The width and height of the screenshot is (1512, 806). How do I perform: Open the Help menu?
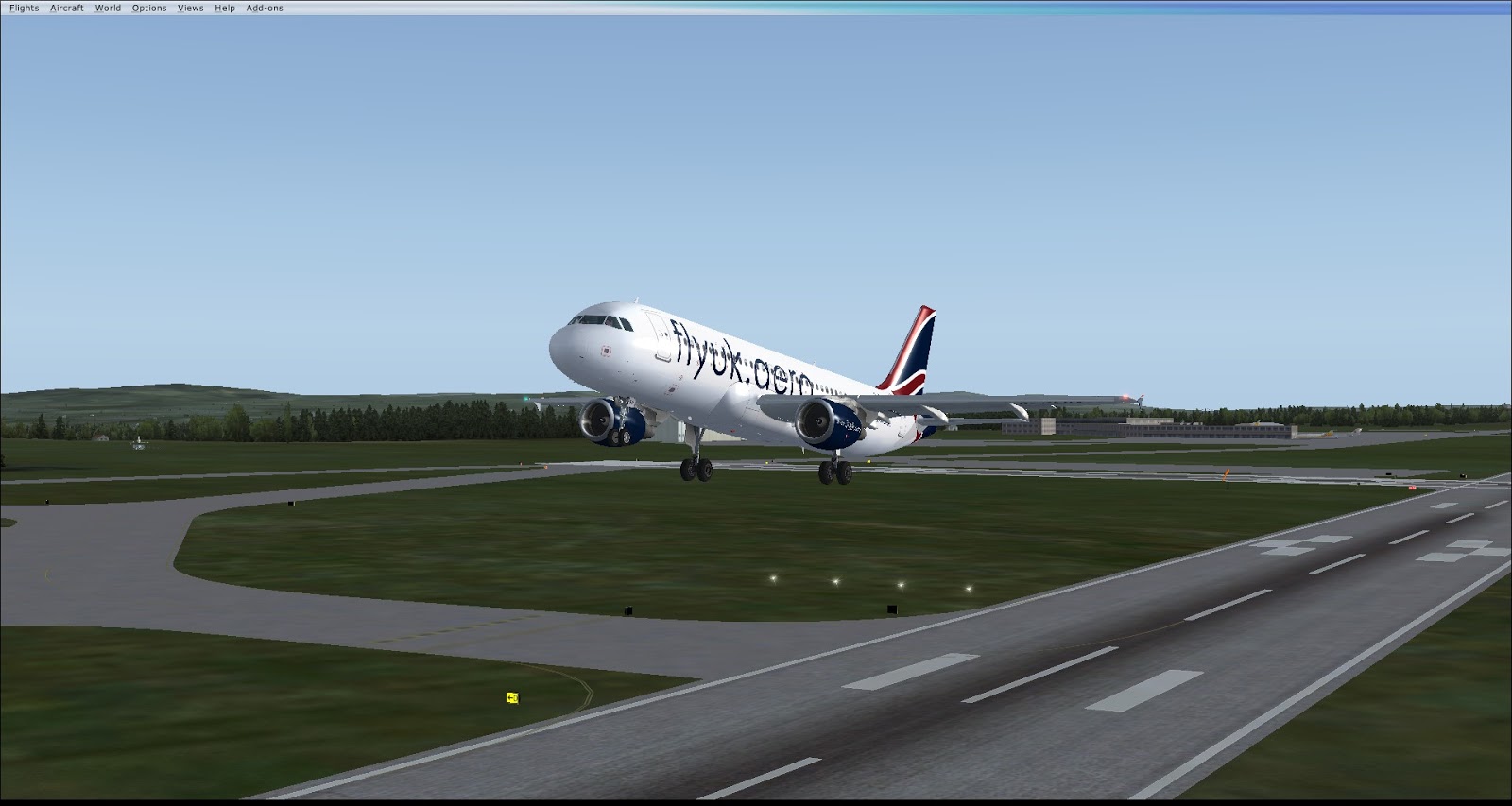tap(225, 8)
